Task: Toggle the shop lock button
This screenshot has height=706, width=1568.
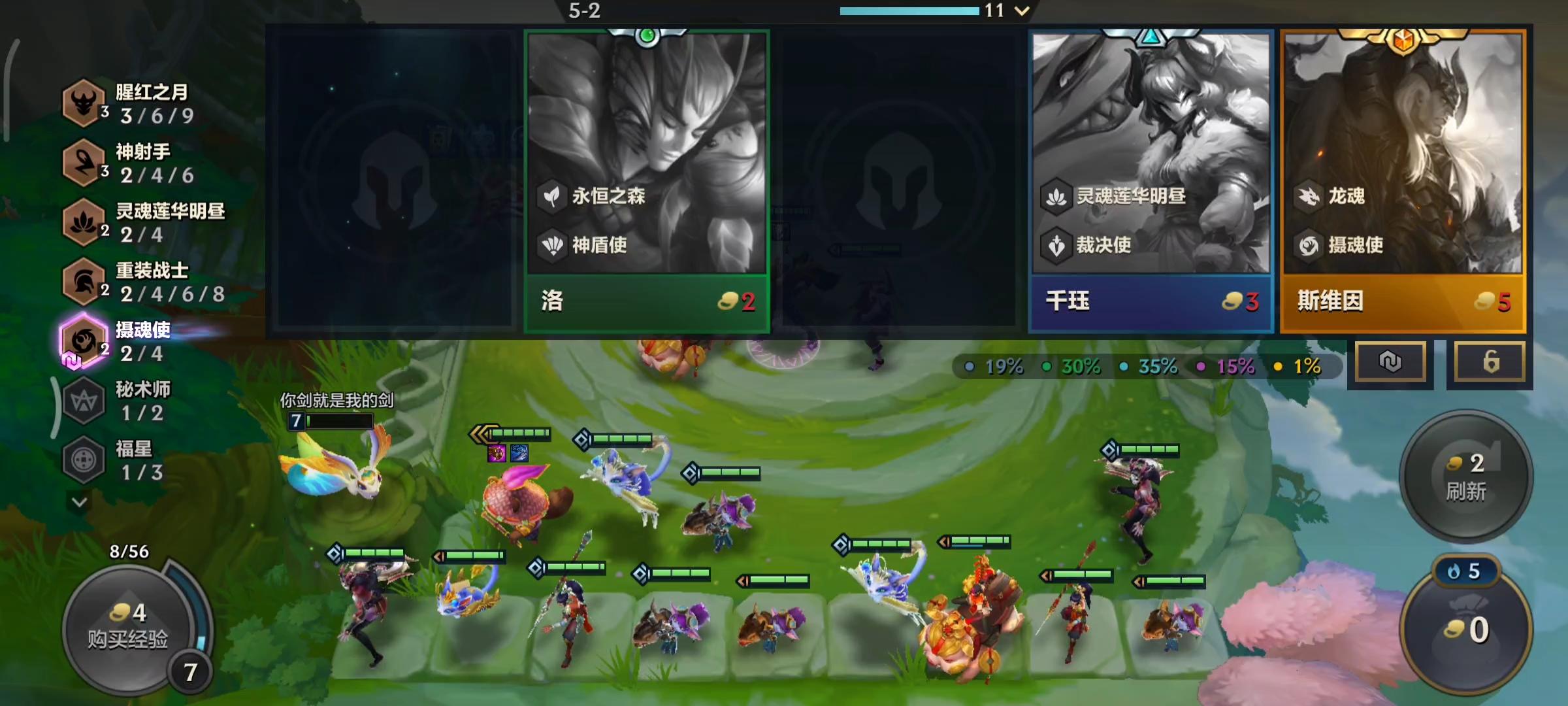Action: 1490,361
